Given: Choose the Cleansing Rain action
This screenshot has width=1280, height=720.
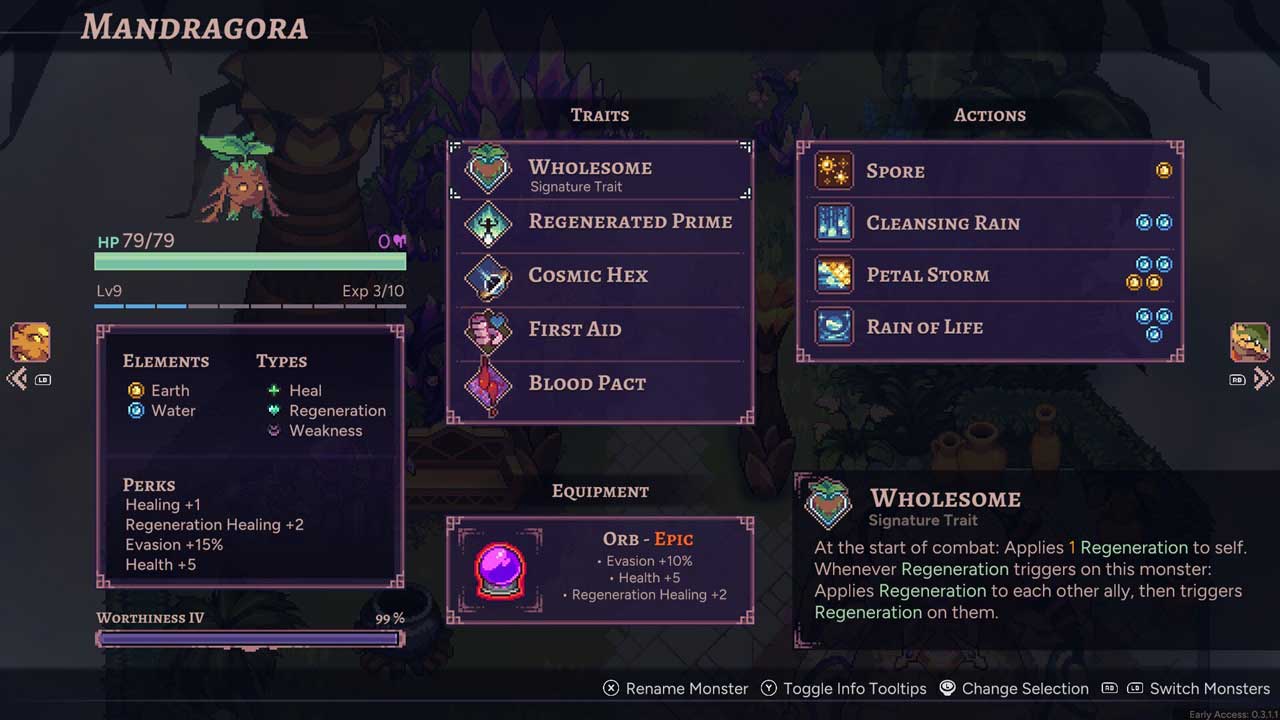Looking at the screenshot, I should pos(990,223).
